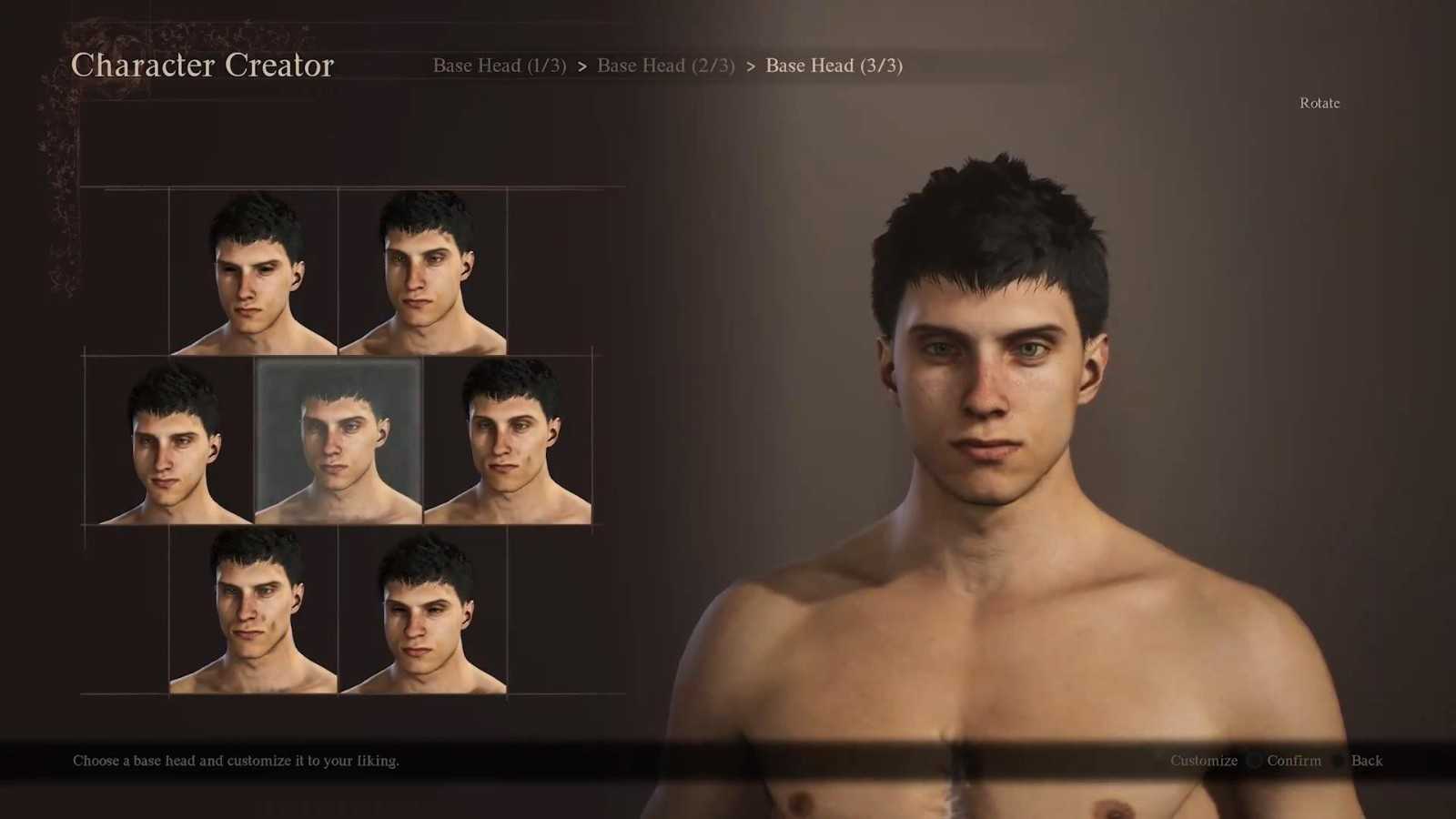Go back to Base Head (1/3) step
The image size is (1456, 819).
click(x=499, y=66)
